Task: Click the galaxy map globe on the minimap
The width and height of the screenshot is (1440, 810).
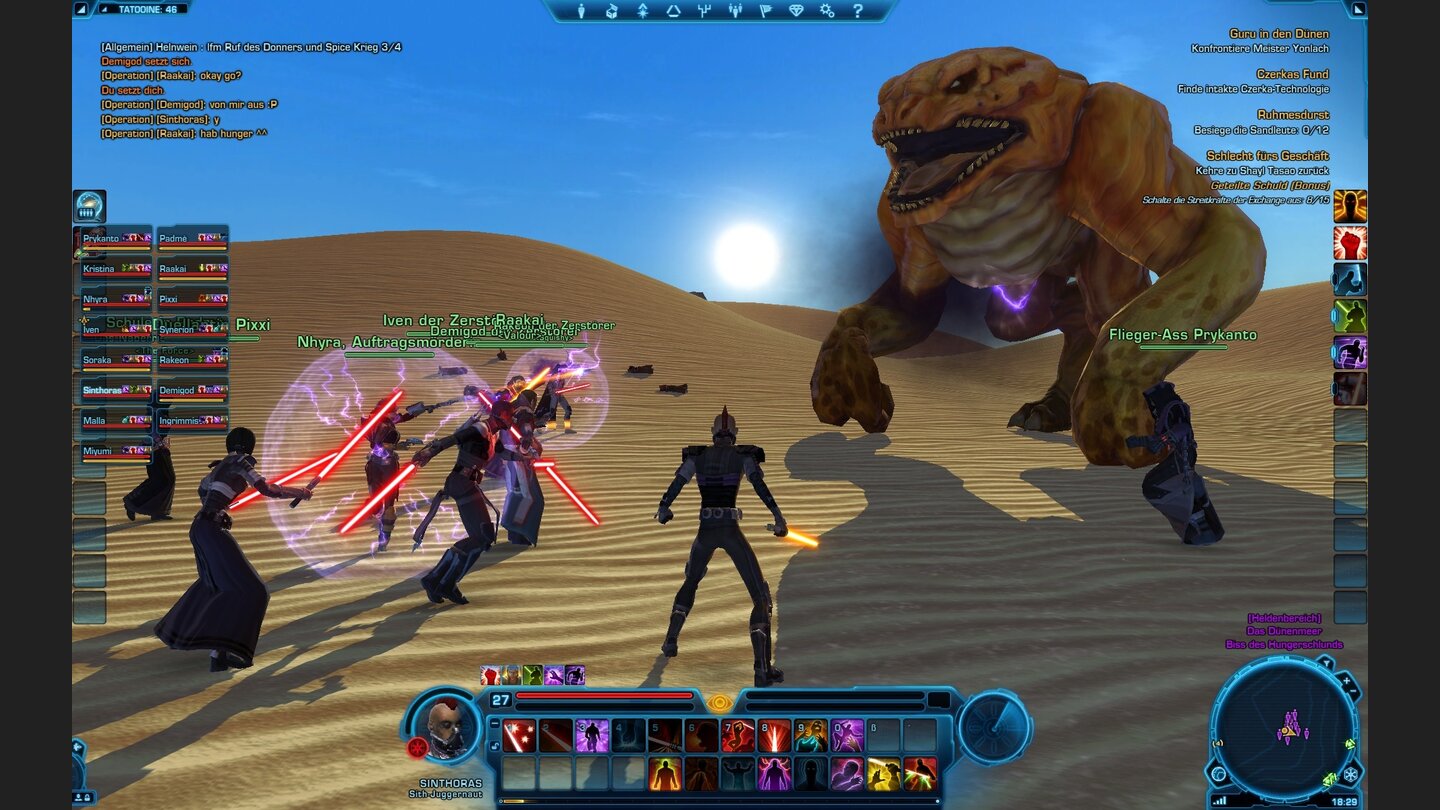Action: pos(1219,774)
